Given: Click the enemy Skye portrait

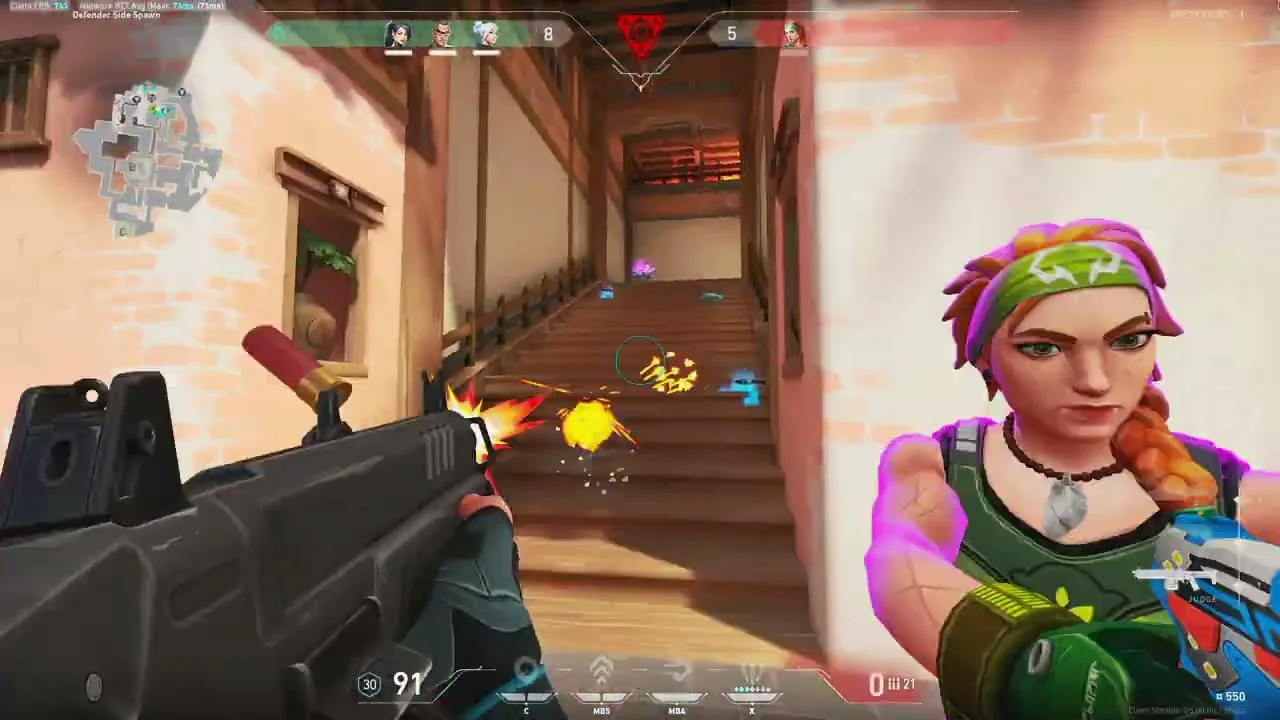Looking at the screenshot, I should (x=793, y=34).
